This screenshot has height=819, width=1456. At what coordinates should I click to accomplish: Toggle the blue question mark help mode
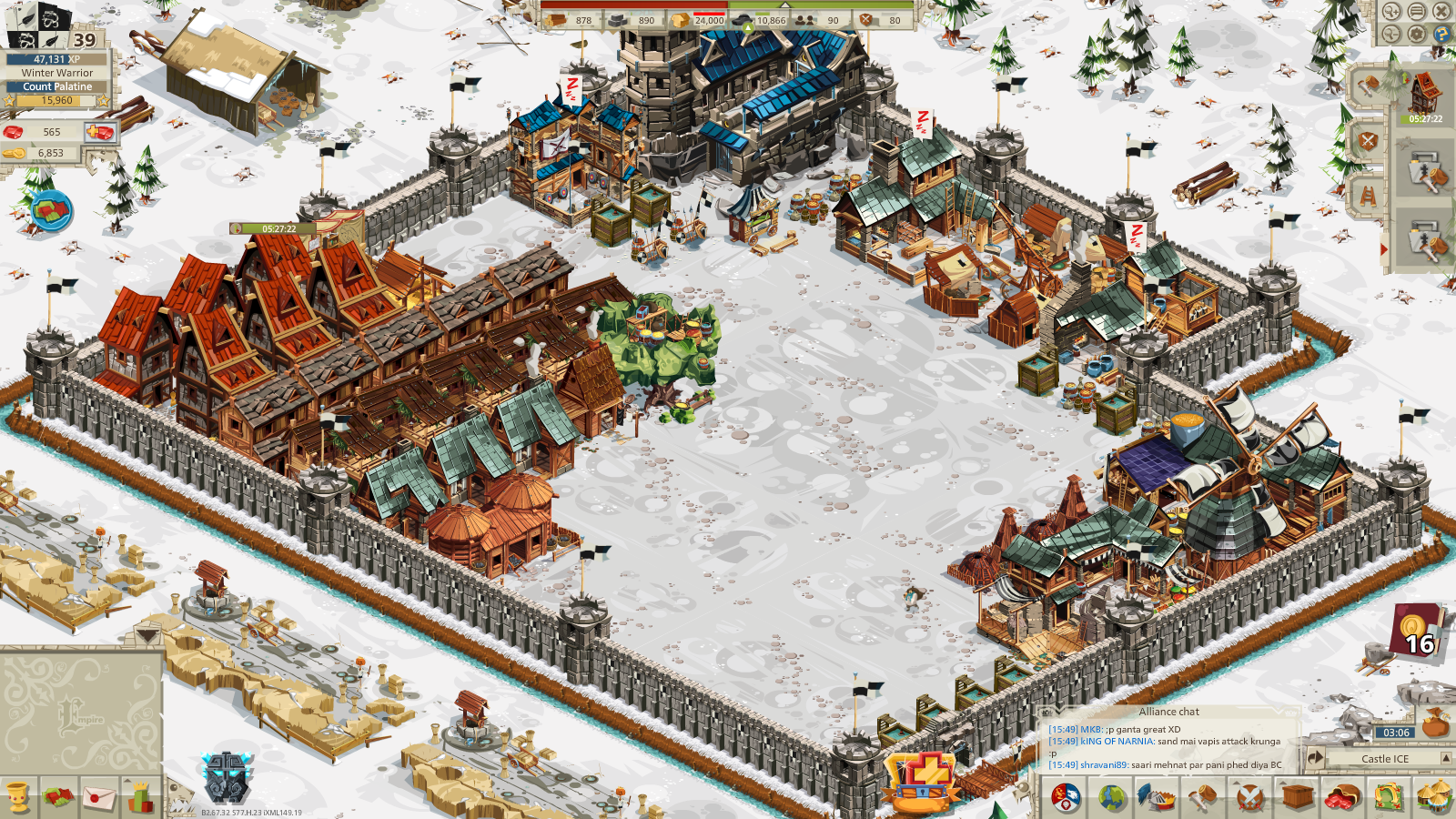pos(1442,35)
